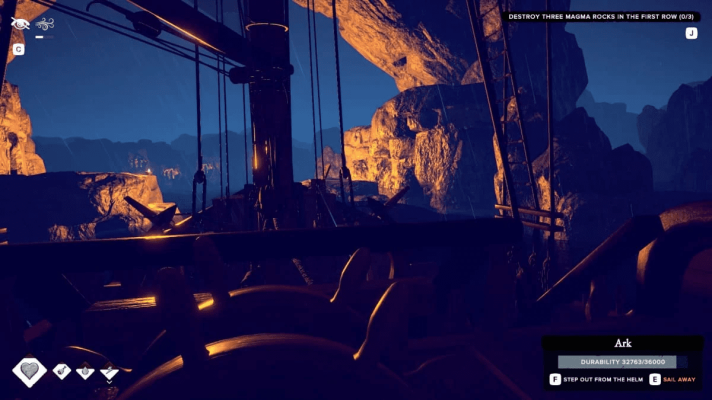Select the heart diamond icon
The height and width of the screenshot is (400, 712).
(29, 371)
